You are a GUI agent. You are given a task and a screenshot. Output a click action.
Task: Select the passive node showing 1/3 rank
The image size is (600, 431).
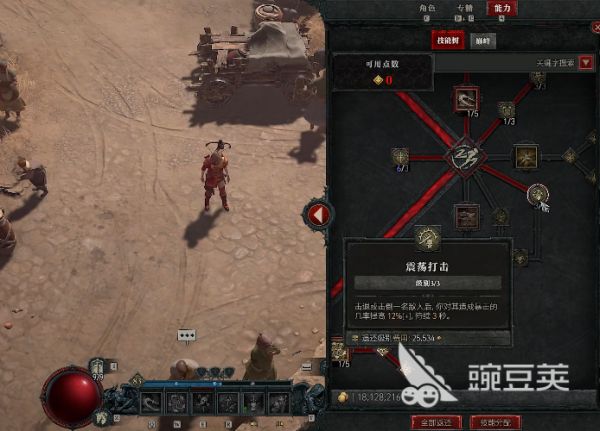click(x=506, y=110)
